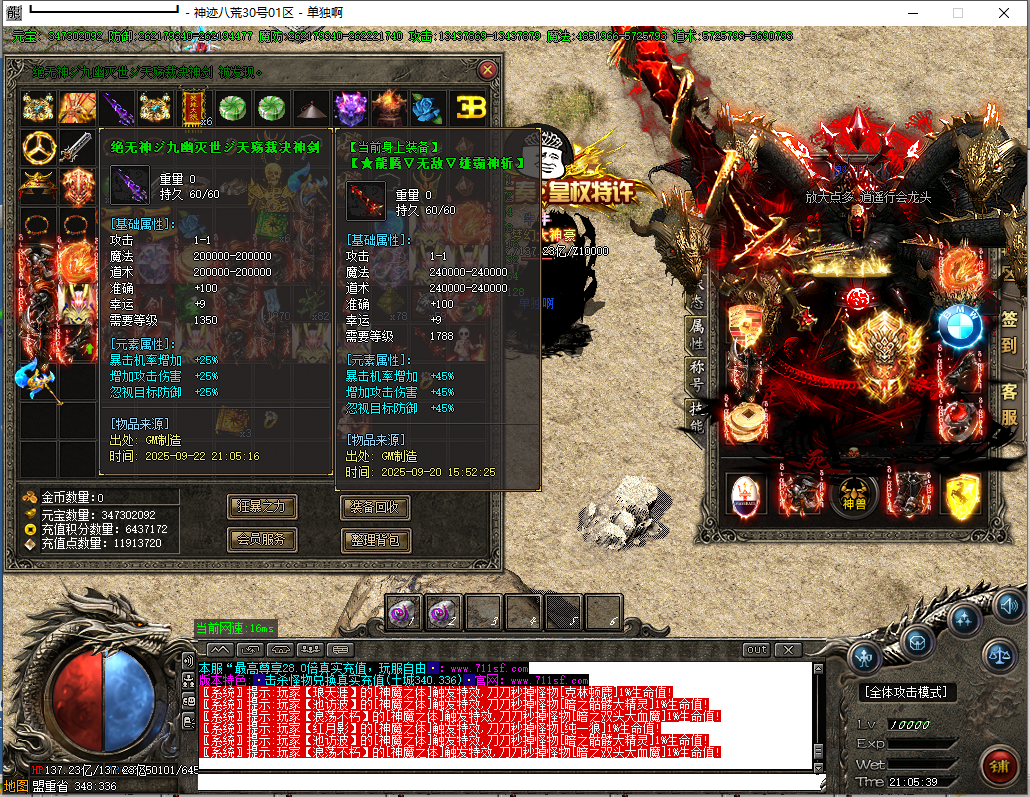Toggle the 全体攻击模式 attack mode

click(x=907, y=692)
